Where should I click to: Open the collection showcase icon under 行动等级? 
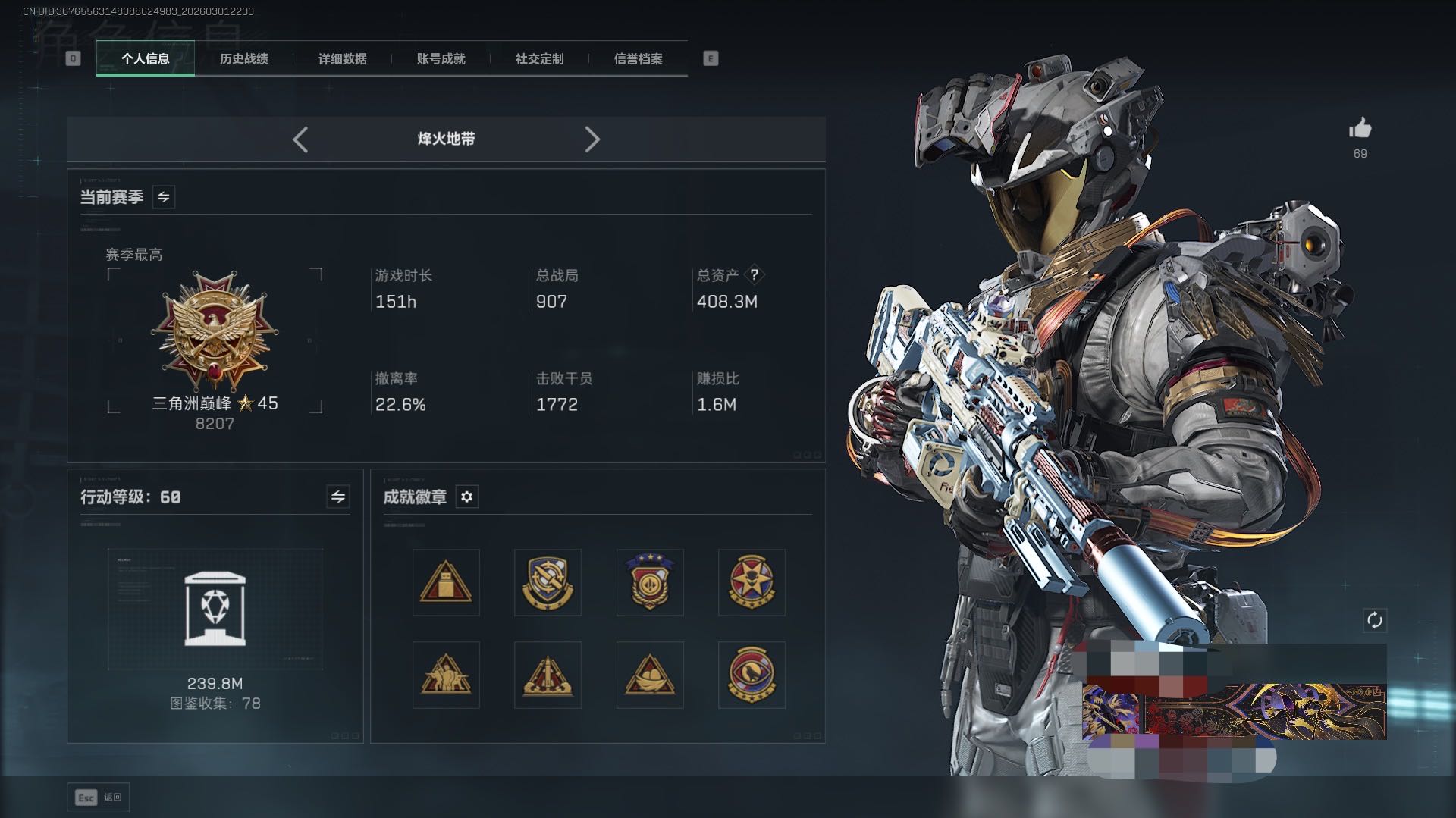(x=215, y=609)
